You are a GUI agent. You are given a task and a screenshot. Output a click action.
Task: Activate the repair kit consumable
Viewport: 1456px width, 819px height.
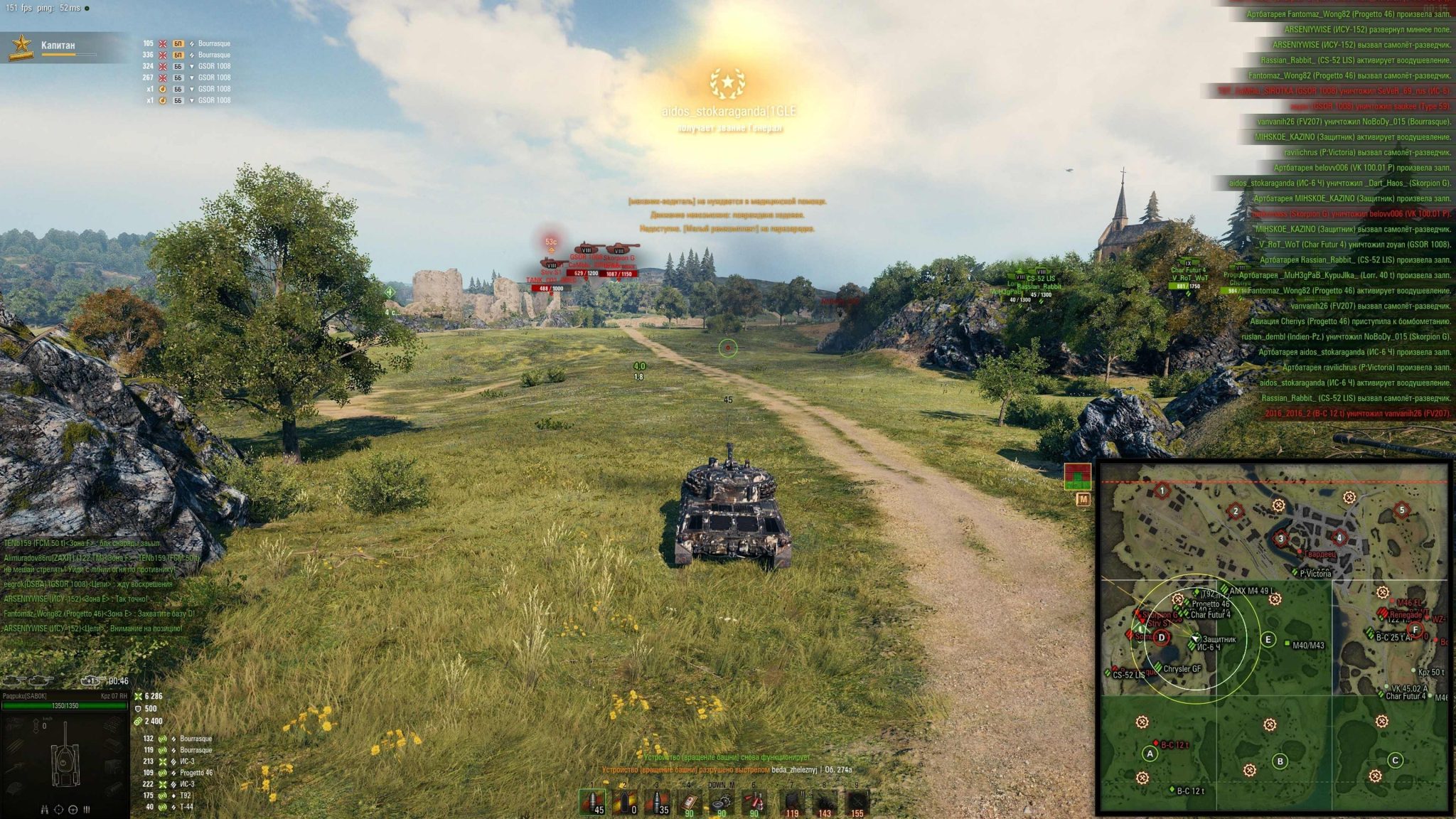(x=722, y=802)
